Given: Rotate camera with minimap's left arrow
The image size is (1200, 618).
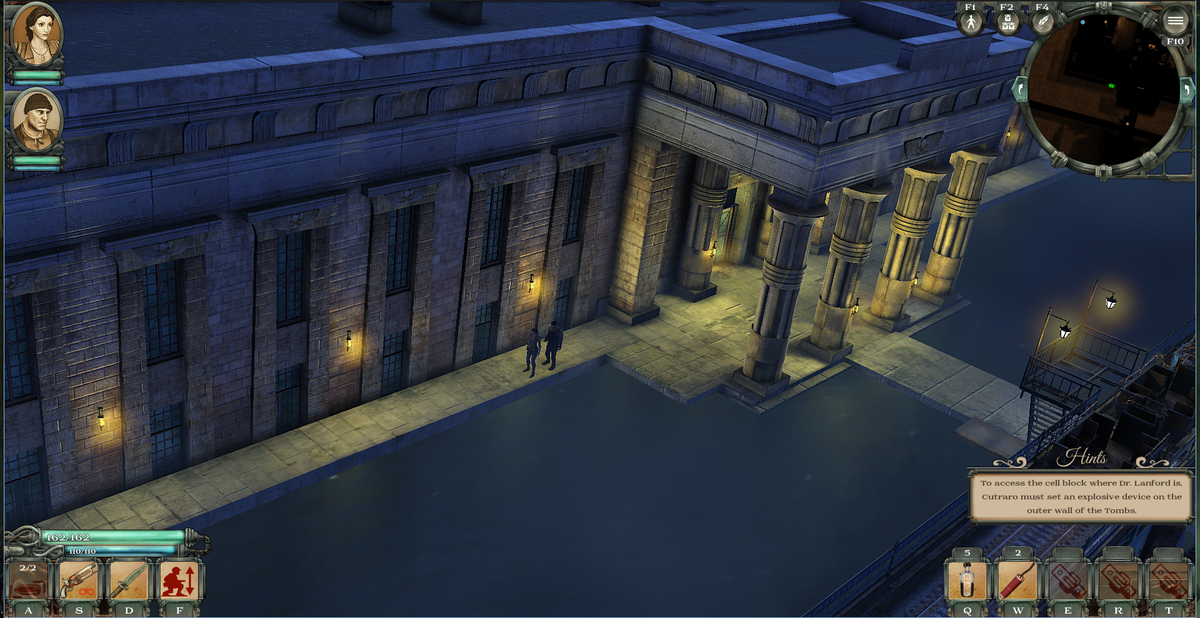Looking at the screenshot, I should [1021, 90].
